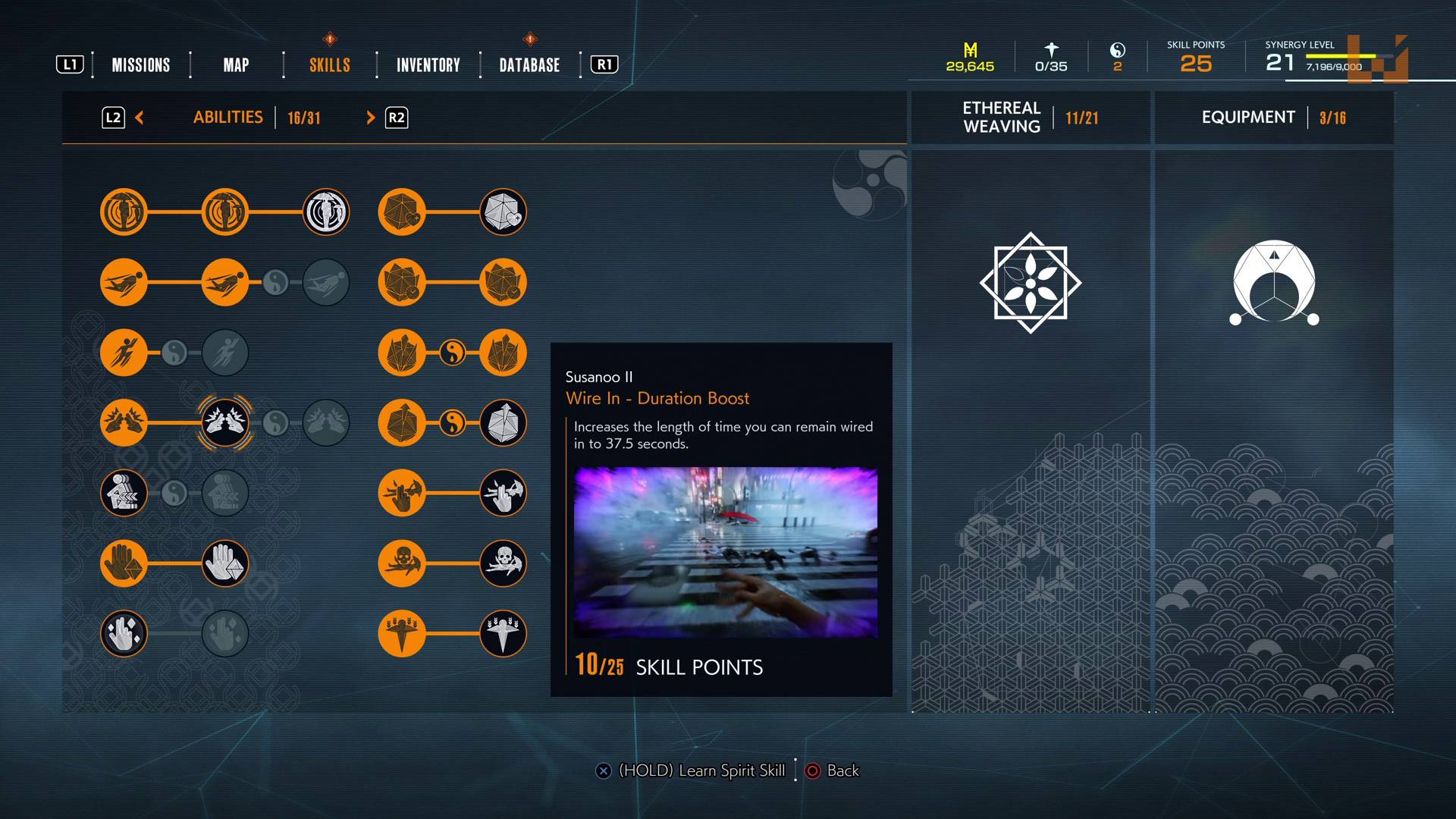Select the skull and hand skill node

[x=402, y=563]
